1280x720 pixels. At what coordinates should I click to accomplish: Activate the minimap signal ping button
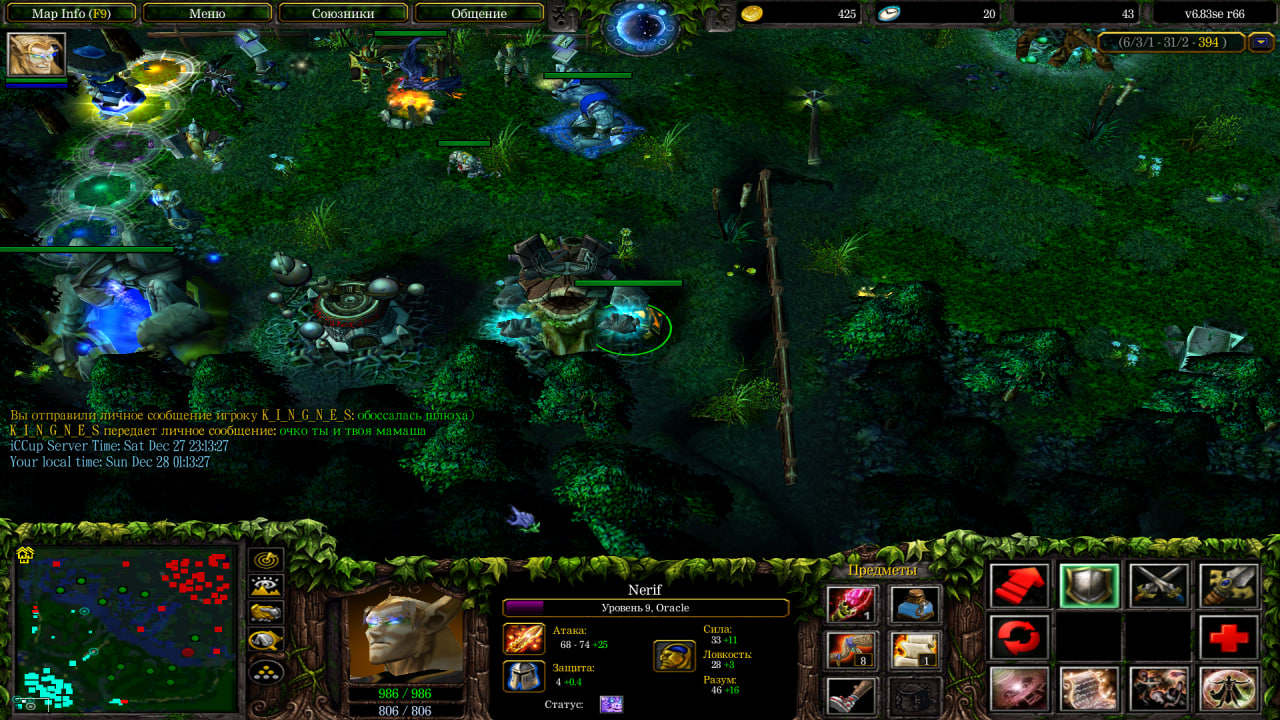tap(267, 561)
